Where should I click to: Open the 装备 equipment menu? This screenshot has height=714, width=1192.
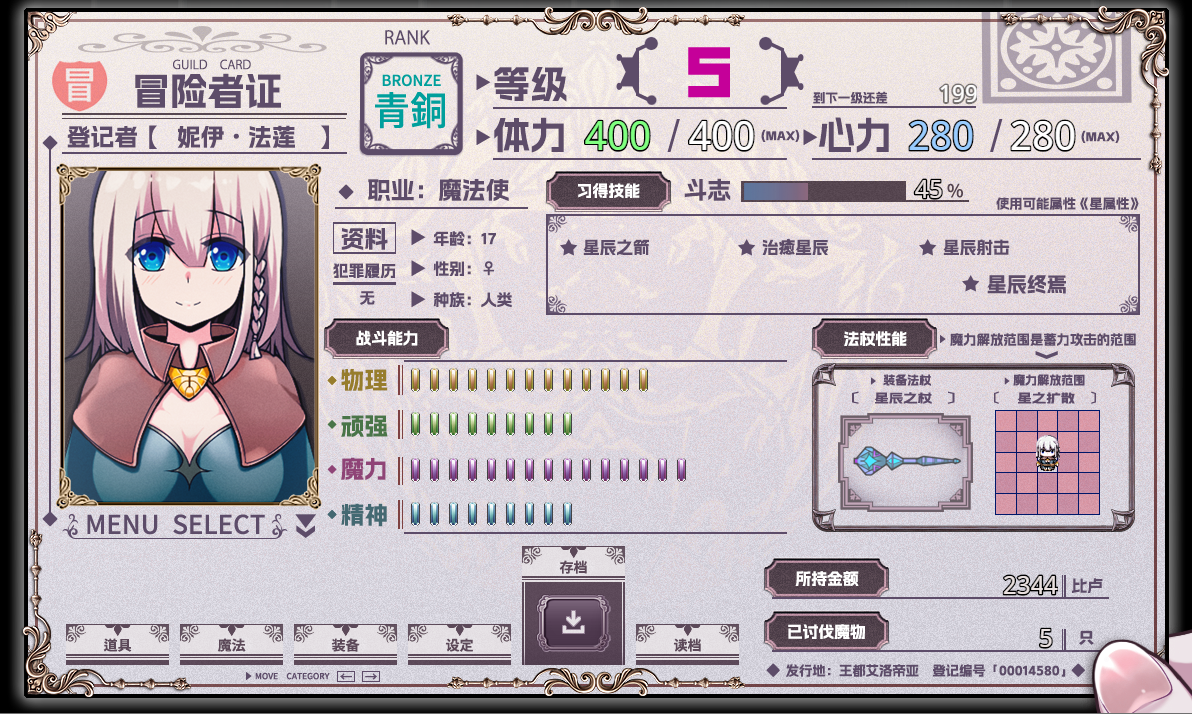(345, 644)
